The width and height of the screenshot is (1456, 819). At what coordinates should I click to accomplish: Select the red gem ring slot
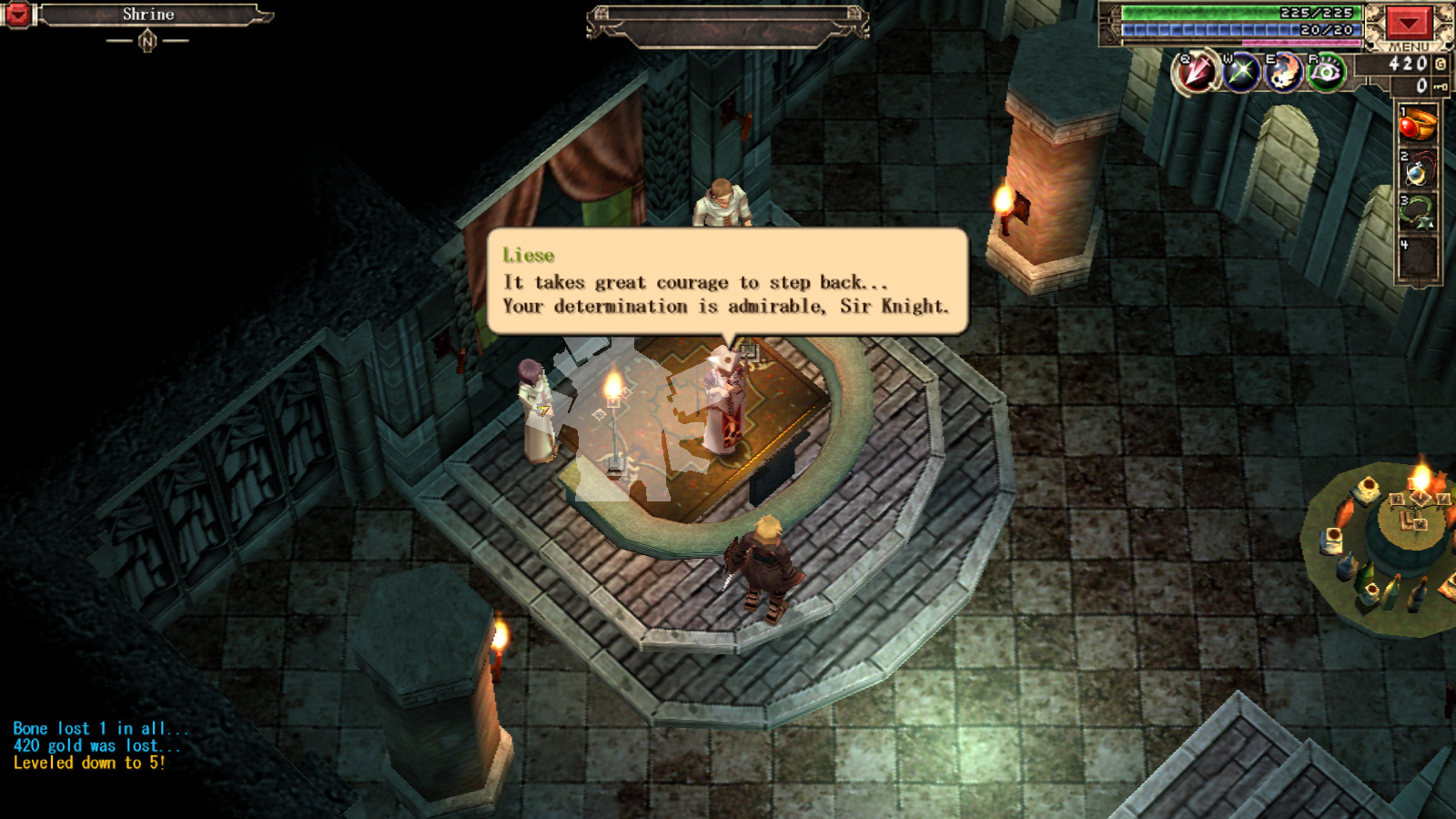point(1417,126)
